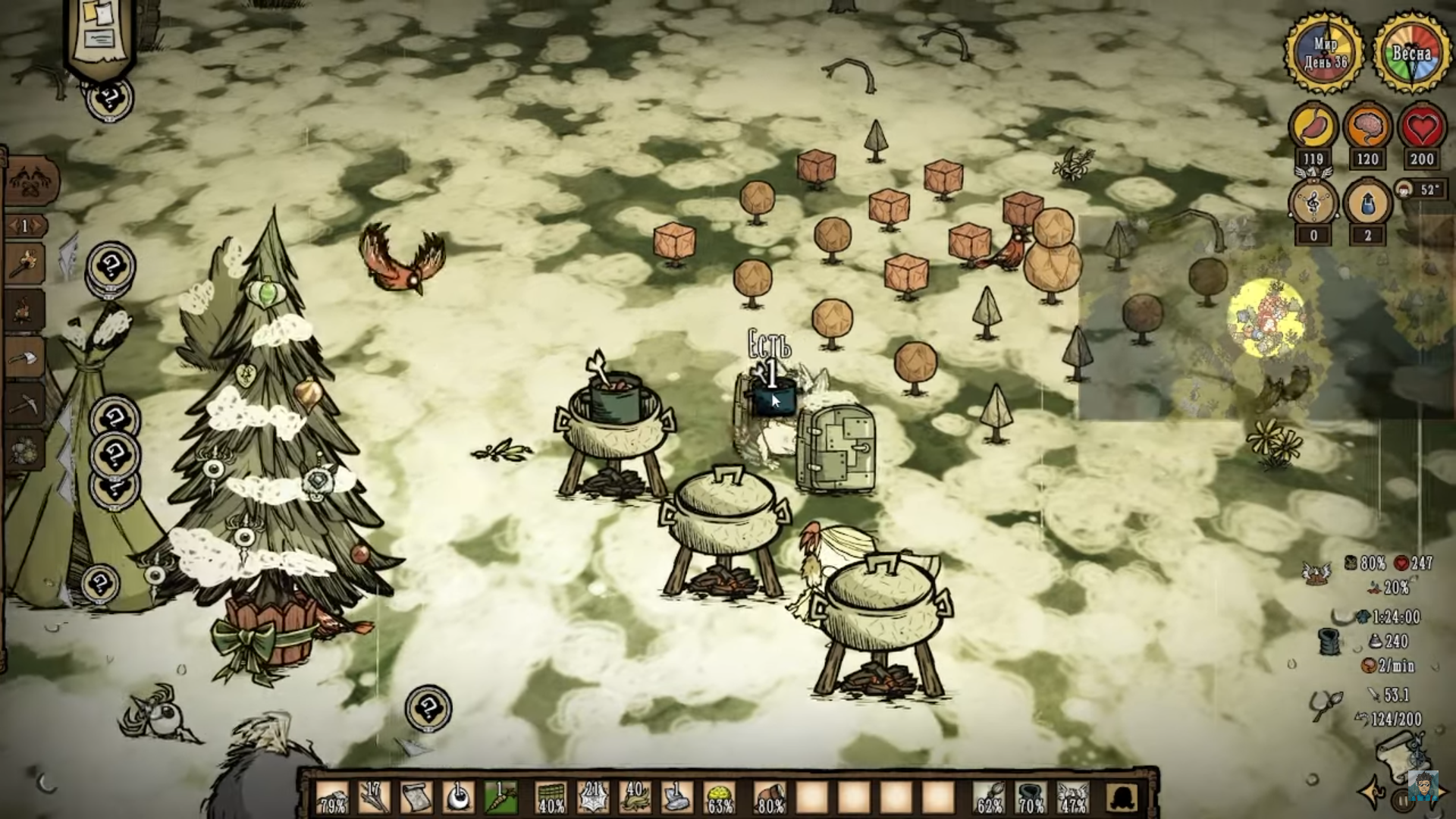Open the axe tools crafting tab

(x=24, y=357)
